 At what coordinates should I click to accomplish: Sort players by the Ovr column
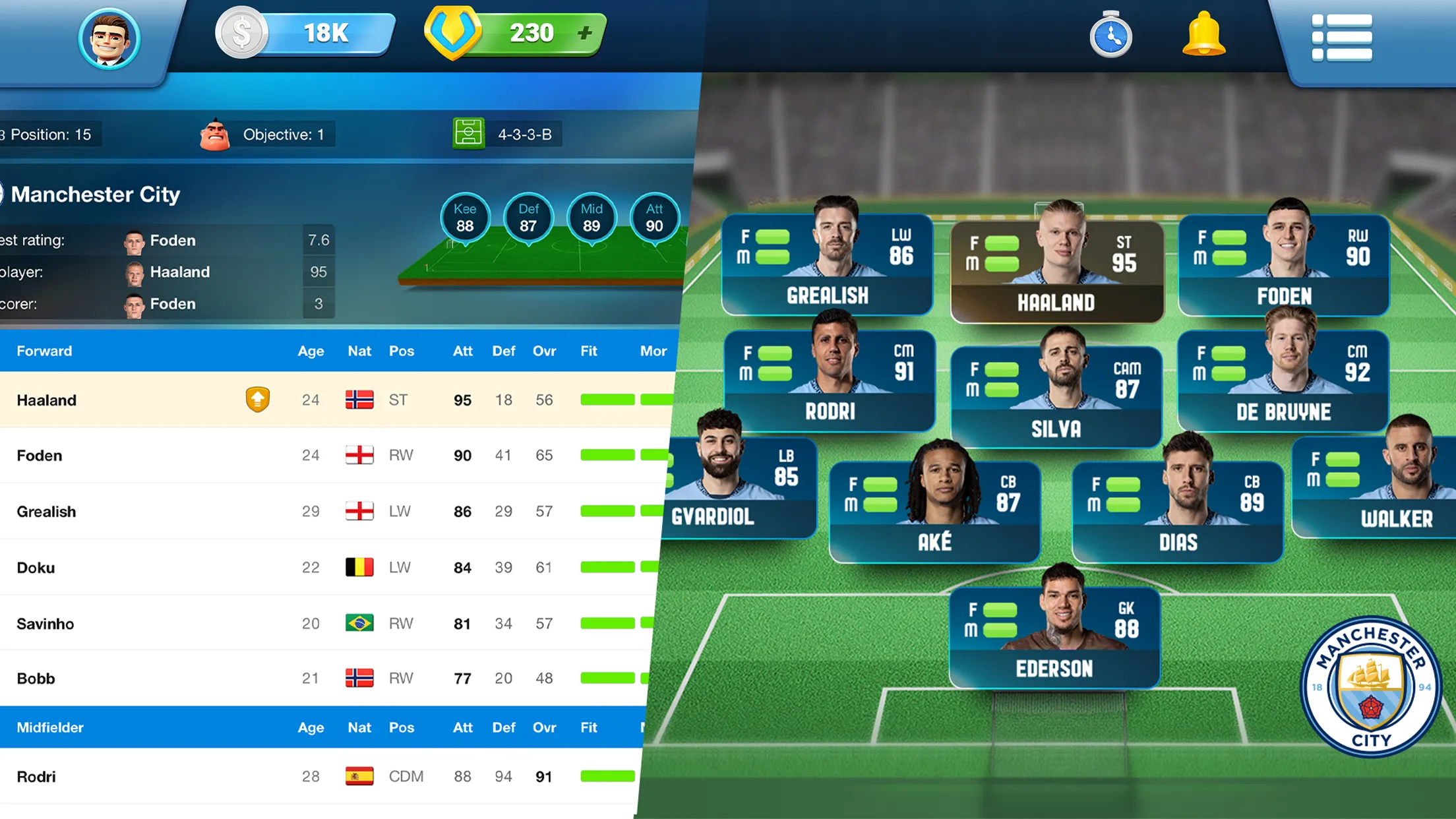pos(543,351)
